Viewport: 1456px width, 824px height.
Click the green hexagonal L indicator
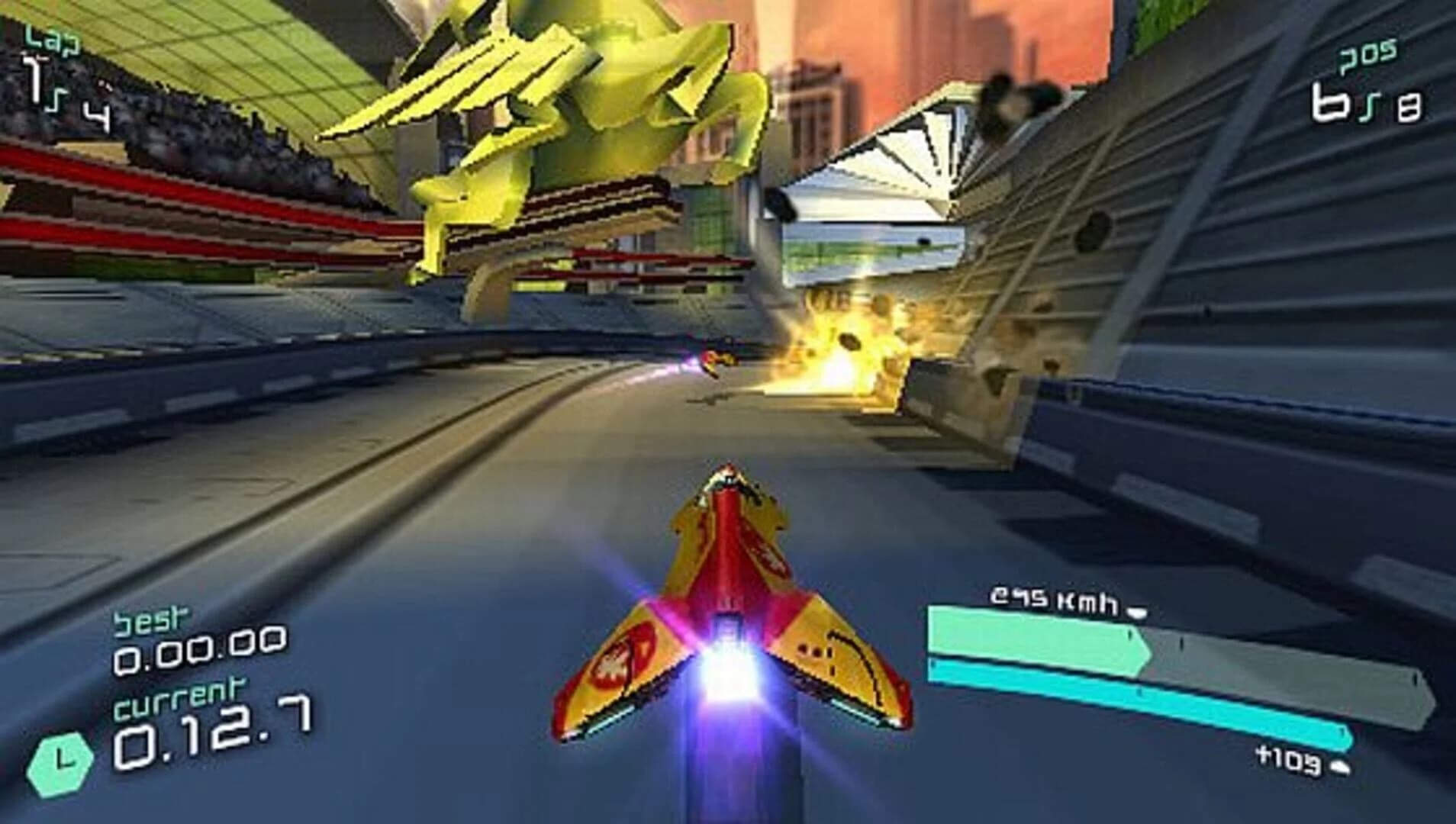click(x=58, y=765)
